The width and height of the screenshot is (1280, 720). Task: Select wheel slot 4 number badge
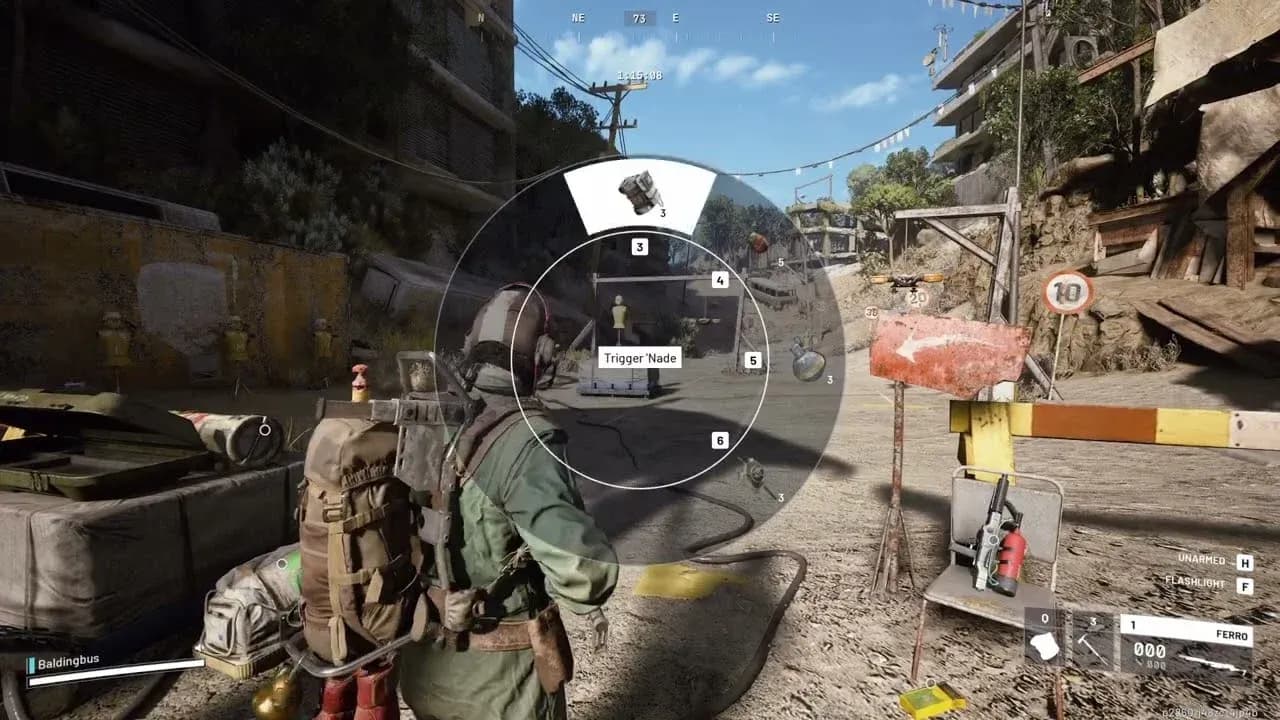point(720,280)
